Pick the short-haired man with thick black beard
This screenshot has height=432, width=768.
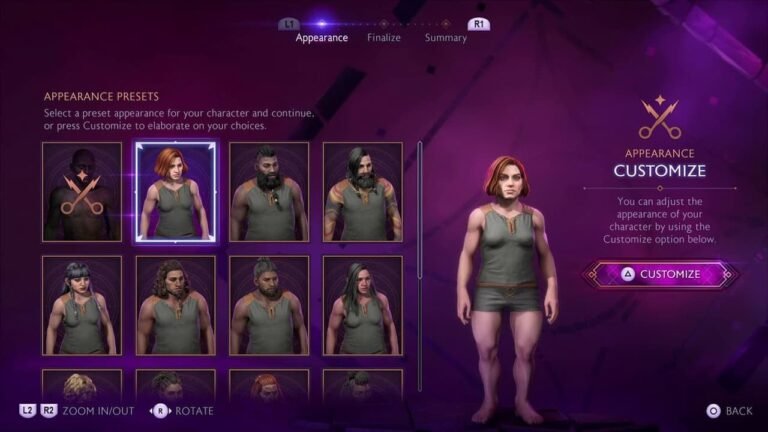point(269,192)
